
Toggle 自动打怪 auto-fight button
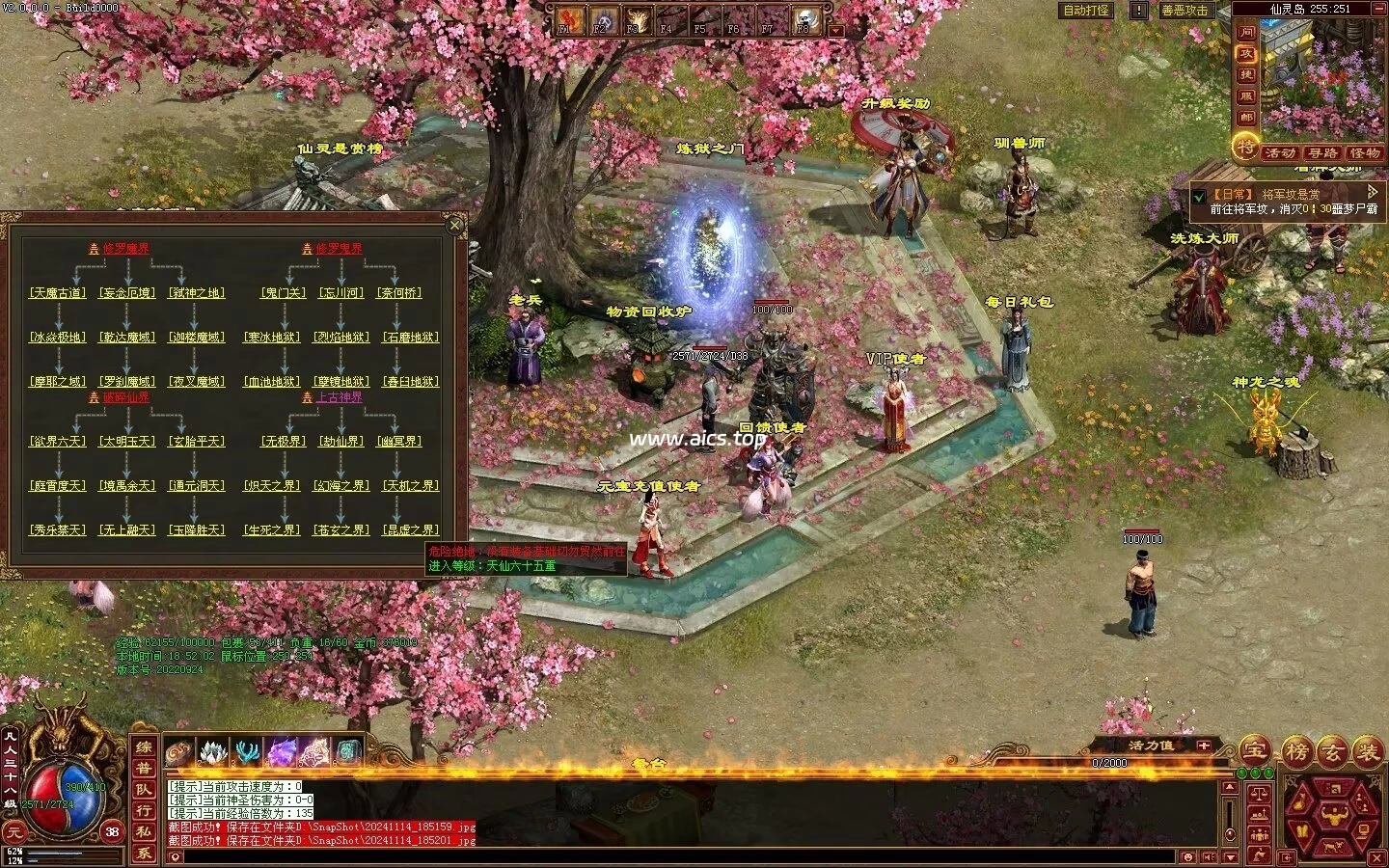(x=1085, y=11)
